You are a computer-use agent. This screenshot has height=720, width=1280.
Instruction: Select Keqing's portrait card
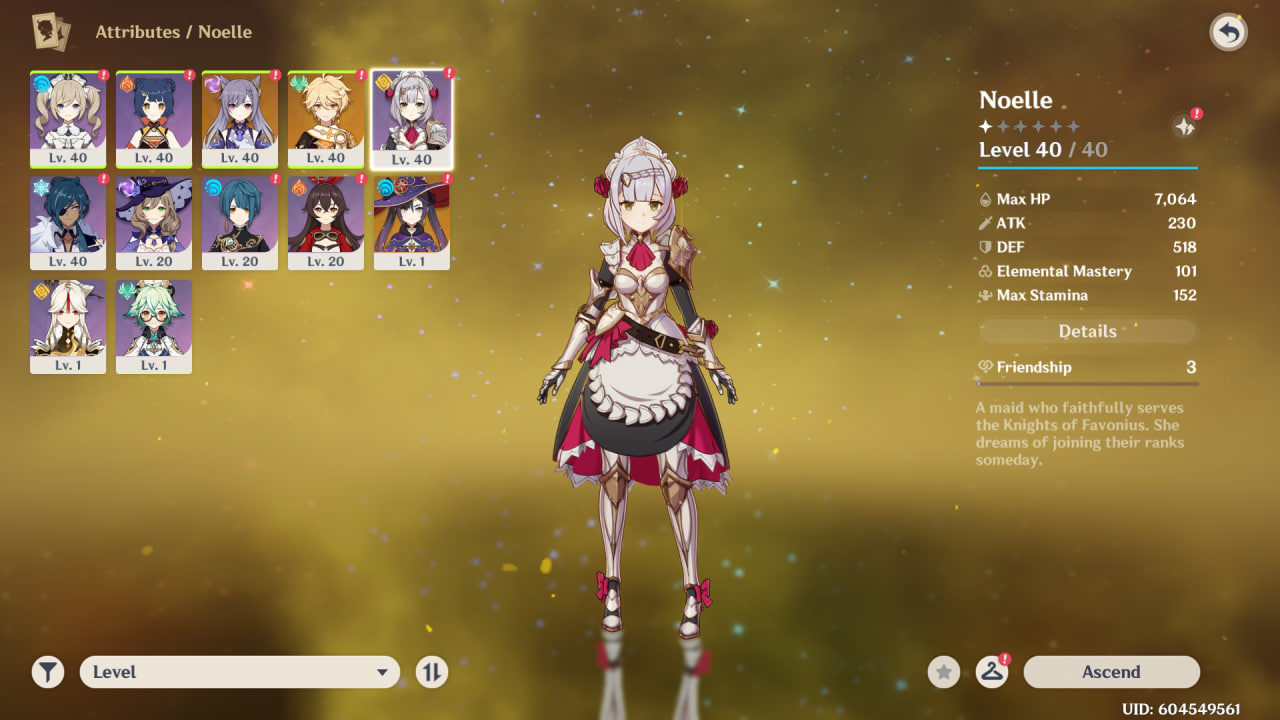coord(240,119)
